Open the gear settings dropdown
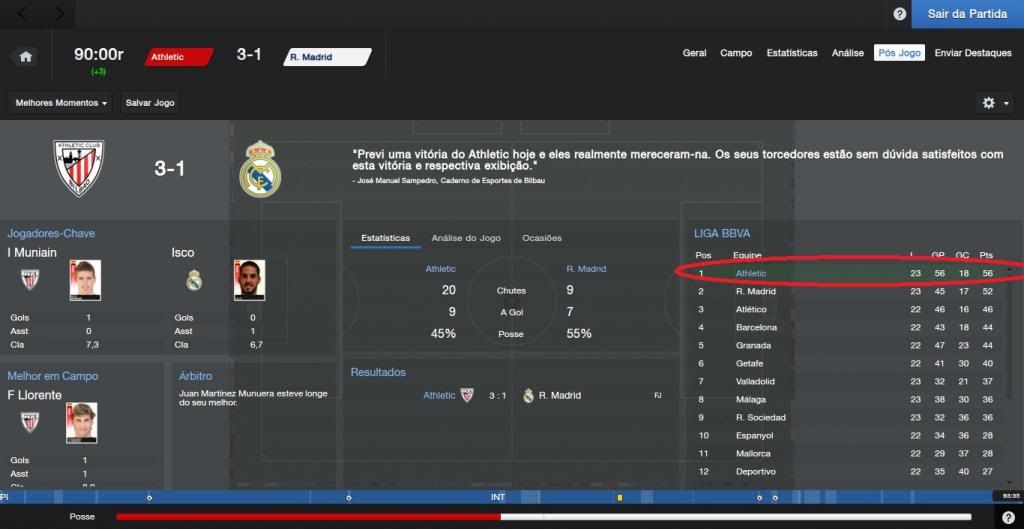The width and height of the screenshot is (1024, 529). [x=994, y=103]
